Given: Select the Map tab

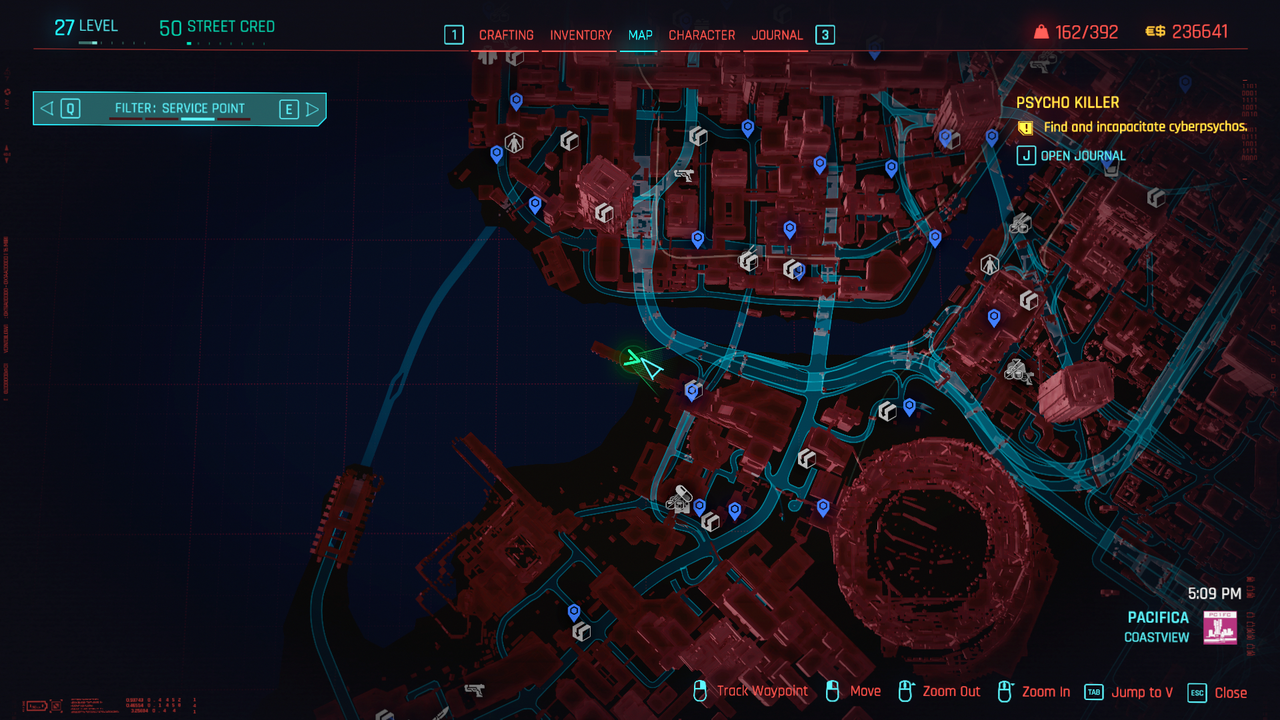Looking at the screenshot, I should (640, 35).
